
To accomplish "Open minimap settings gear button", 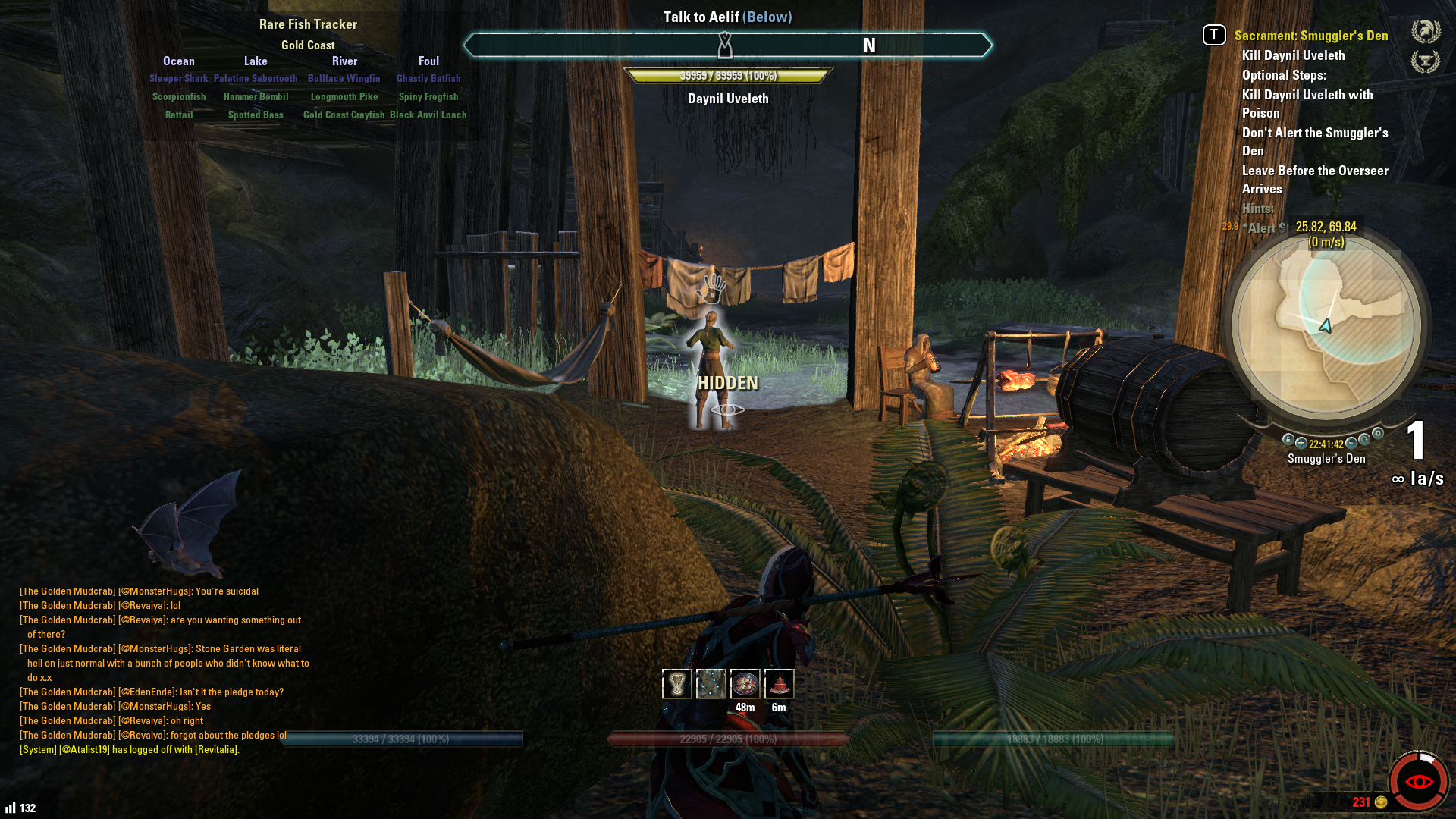I will tap(1378, 434).
